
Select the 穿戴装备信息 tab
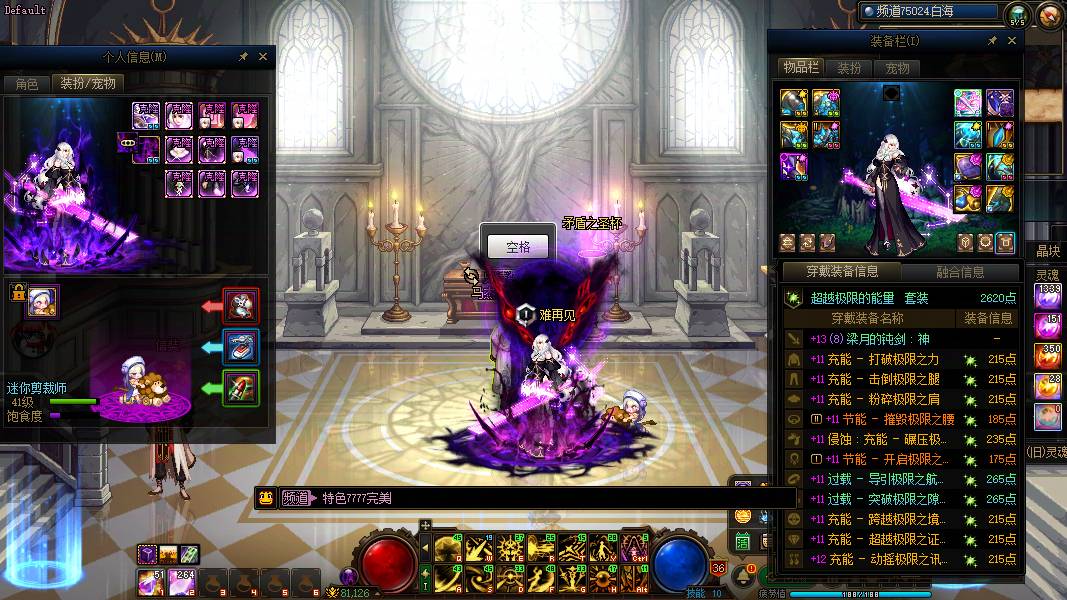[x=842, y=272]
